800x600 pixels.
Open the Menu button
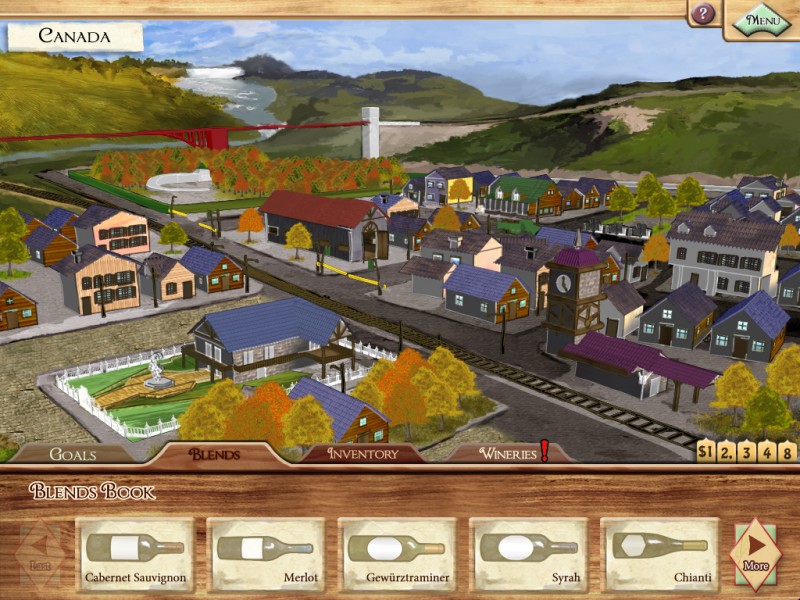click(762, 18)
